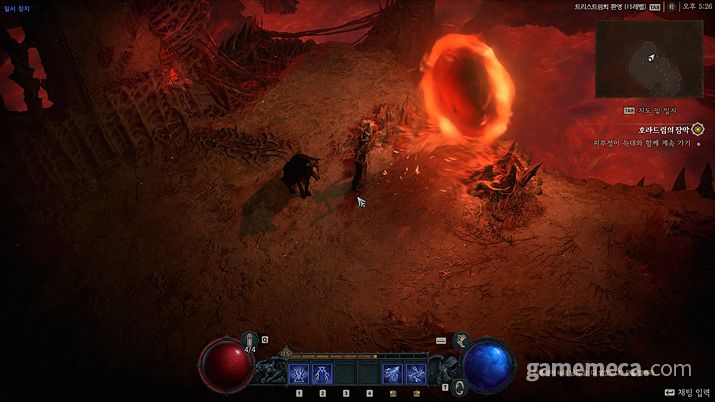Activate the circular icon beside the T key

(x=459, y=385)
